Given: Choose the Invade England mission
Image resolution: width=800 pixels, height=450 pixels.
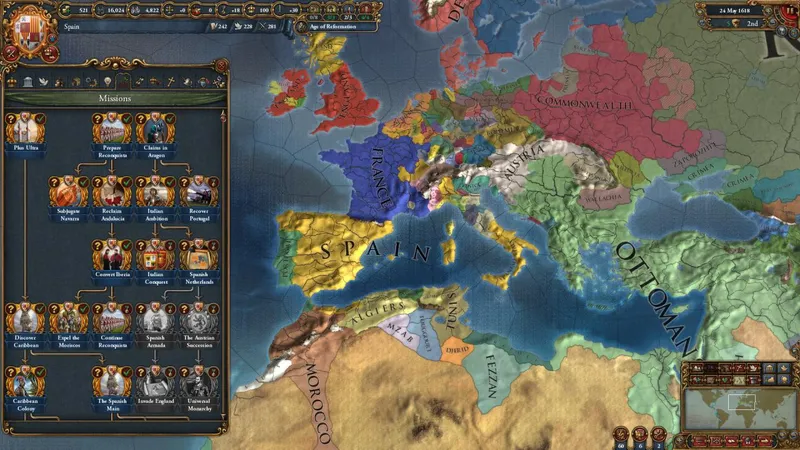Looking at the screenshot, I should pos(155,382).
